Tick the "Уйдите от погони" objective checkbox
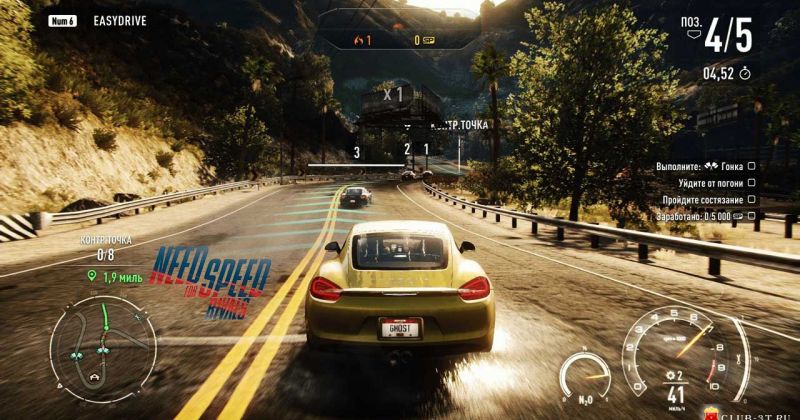This screenshot has height=420, width=800. point(751,183)
